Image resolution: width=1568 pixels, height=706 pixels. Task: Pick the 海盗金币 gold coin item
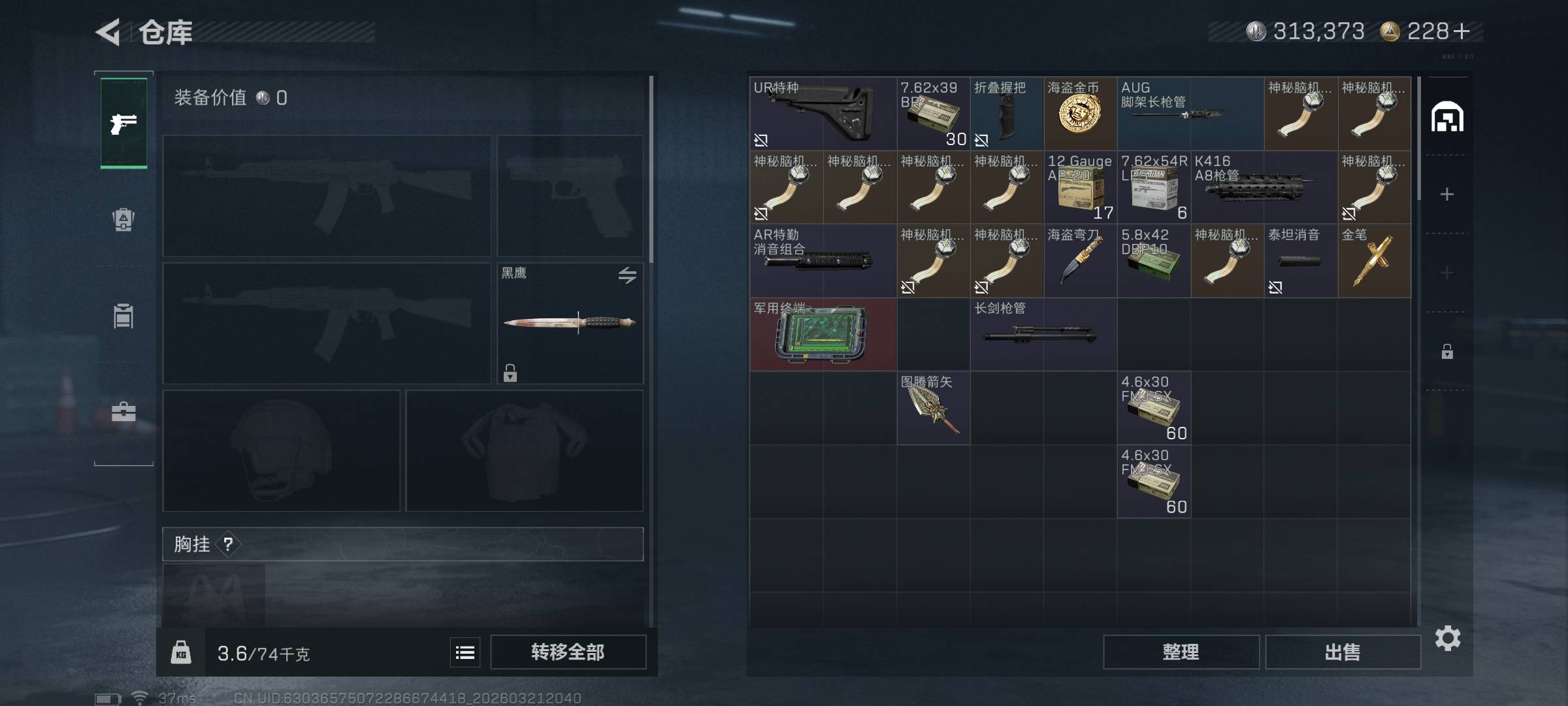[1080, 114]
